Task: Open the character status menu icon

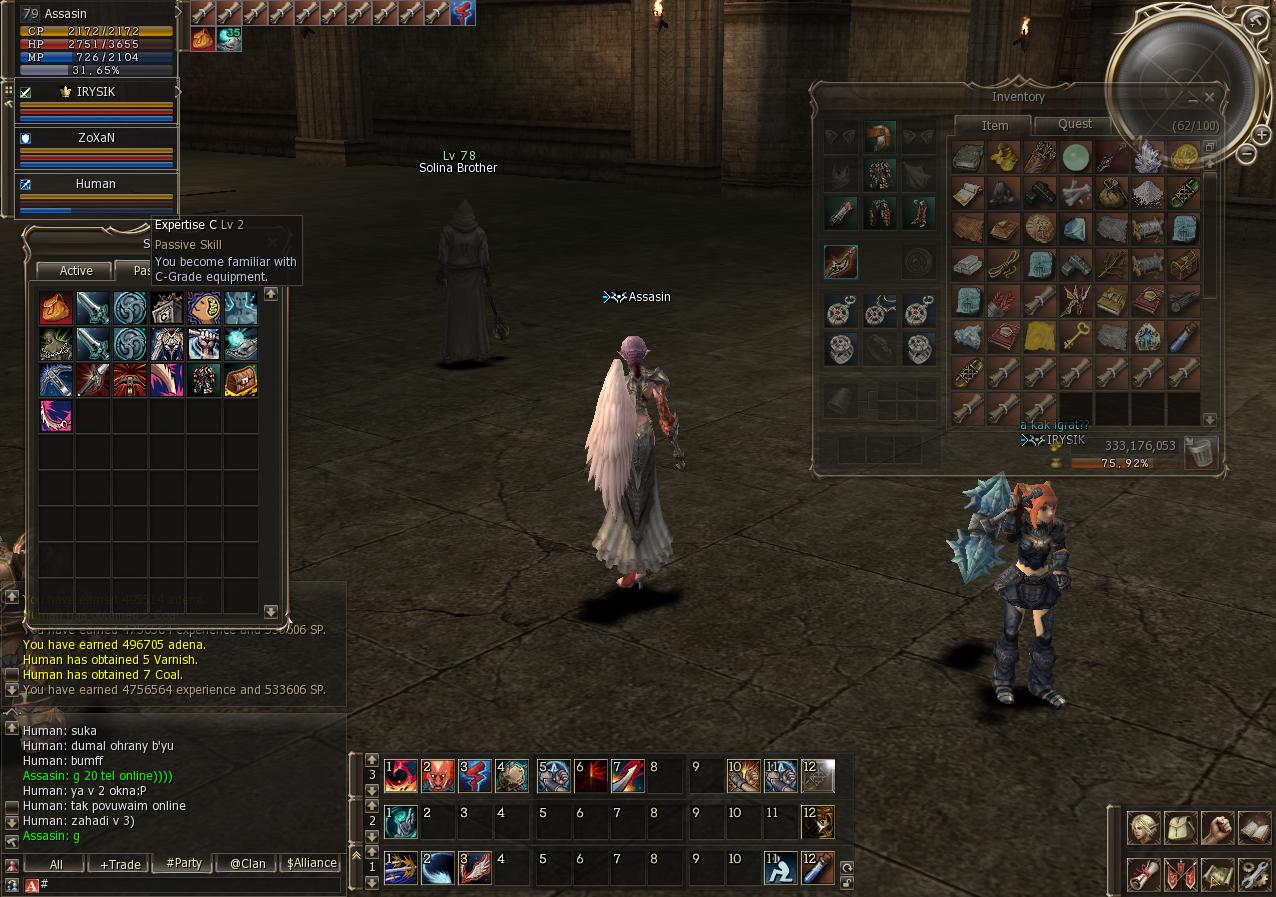Action: [x=1144, y=828]
